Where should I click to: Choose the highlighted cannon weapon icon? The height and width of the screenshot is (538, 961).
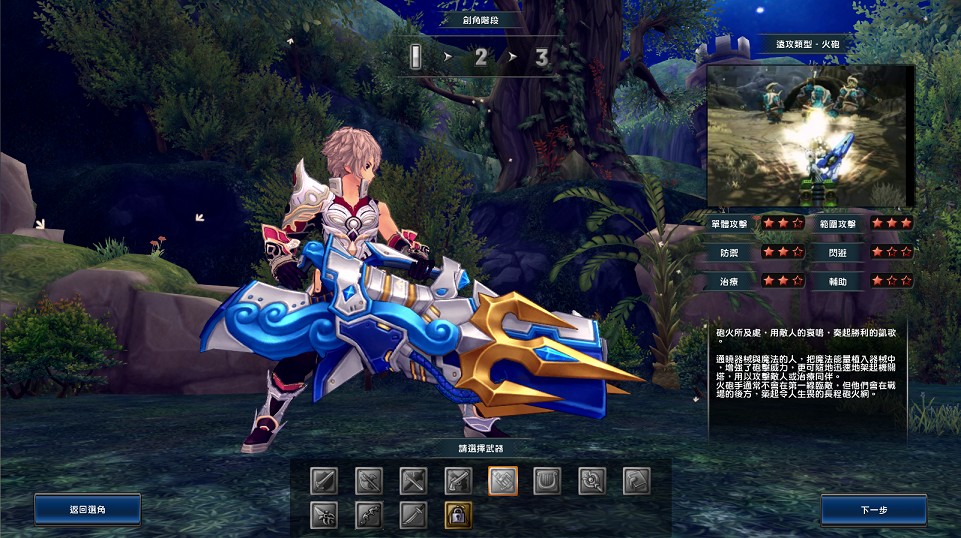pyautogui.click(x=502, y=482)
